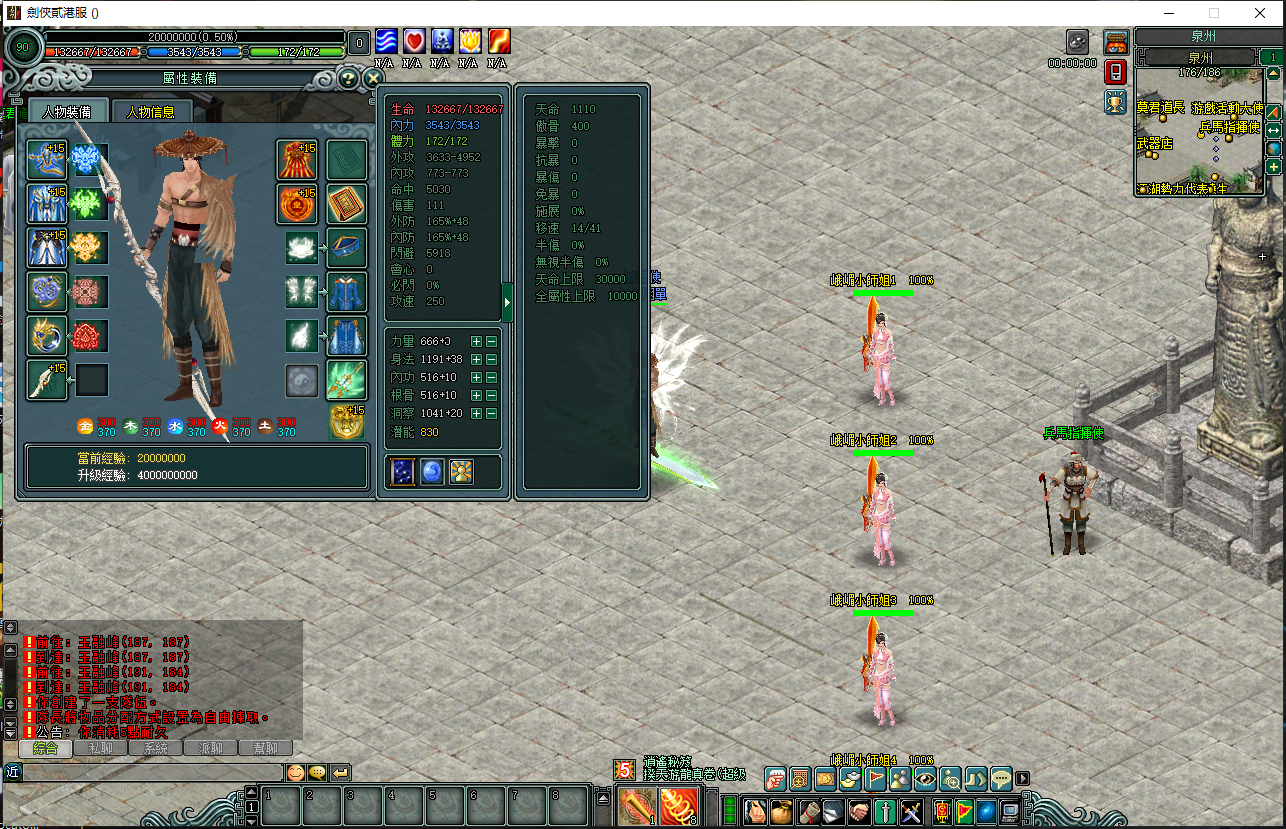Screen dimensions: 1286x829
Task: Open the chat emoji picker
Action: (x=296, y=772)
